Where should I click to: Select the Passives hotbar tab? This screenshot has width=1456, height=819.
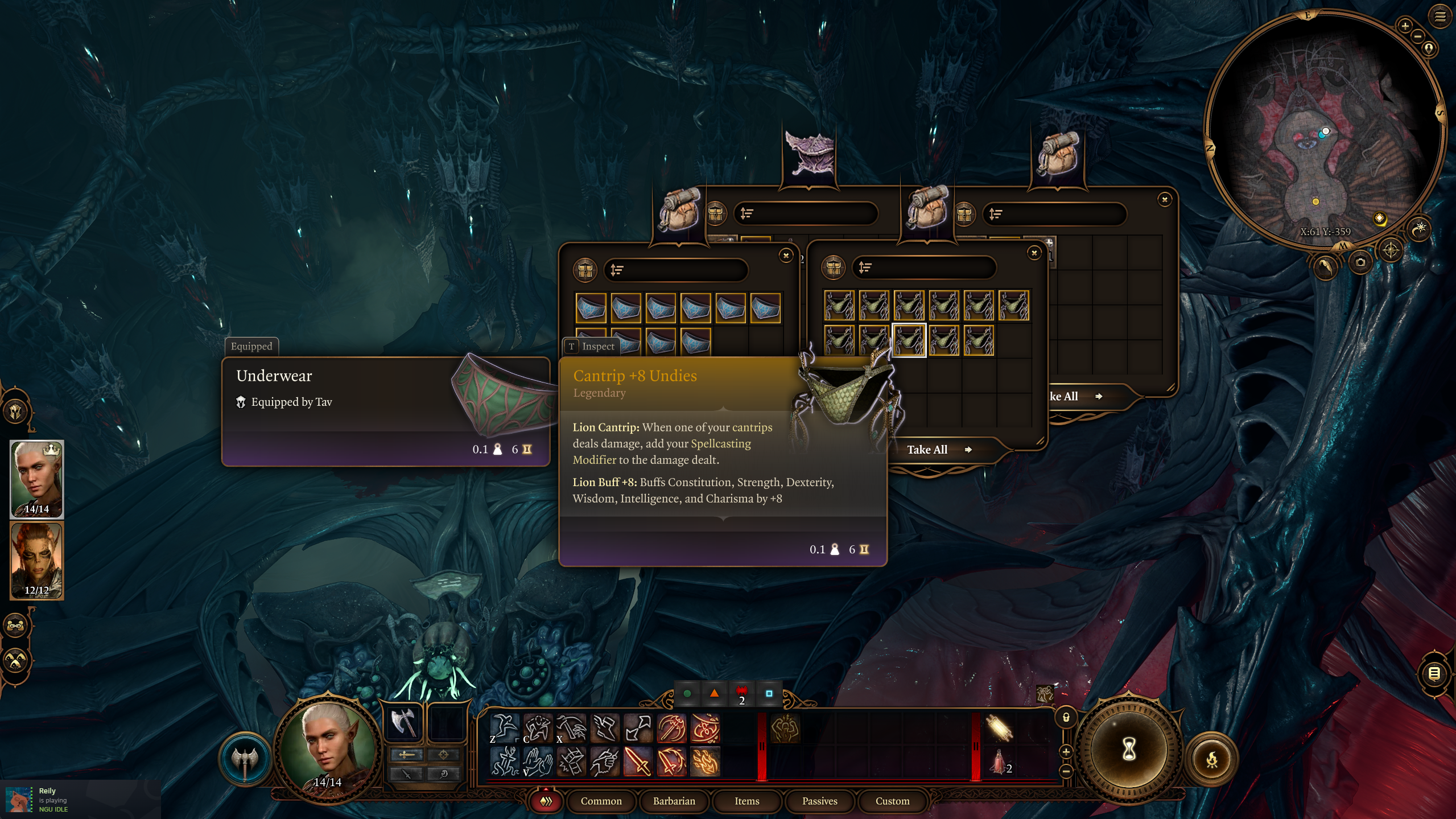point(819,801)
